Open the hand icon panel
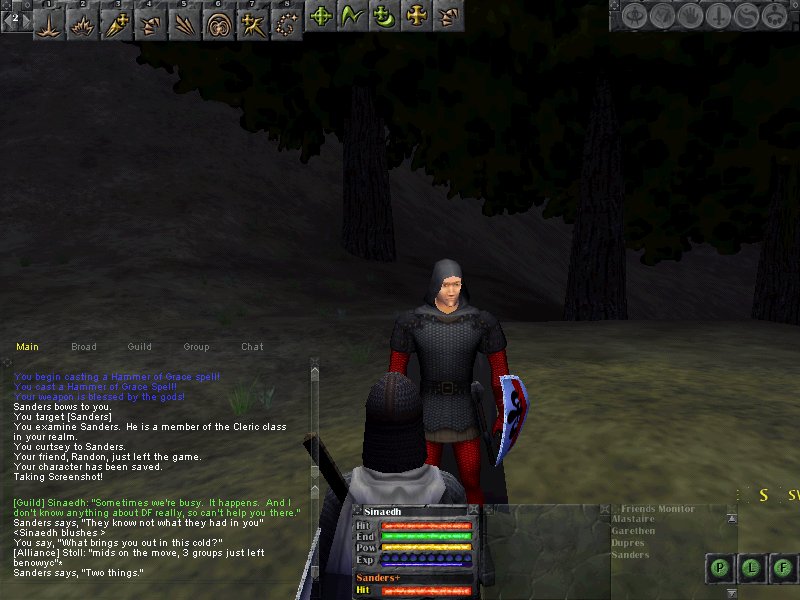This screenshot has width=800, height=600. 690,16
